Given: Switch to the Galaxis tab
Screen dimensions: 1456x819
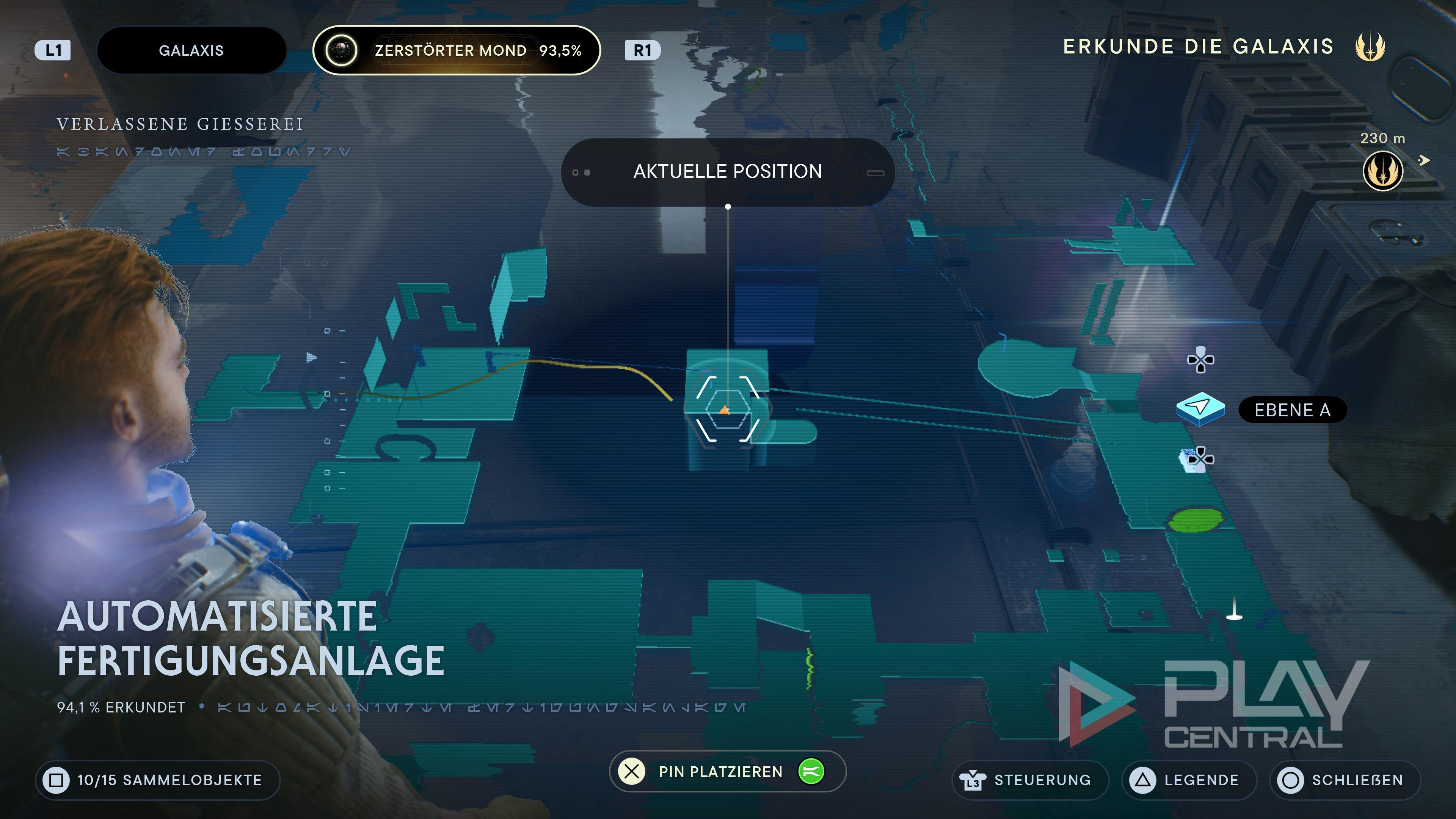Looking at the screenshot, I should (191, 50).
